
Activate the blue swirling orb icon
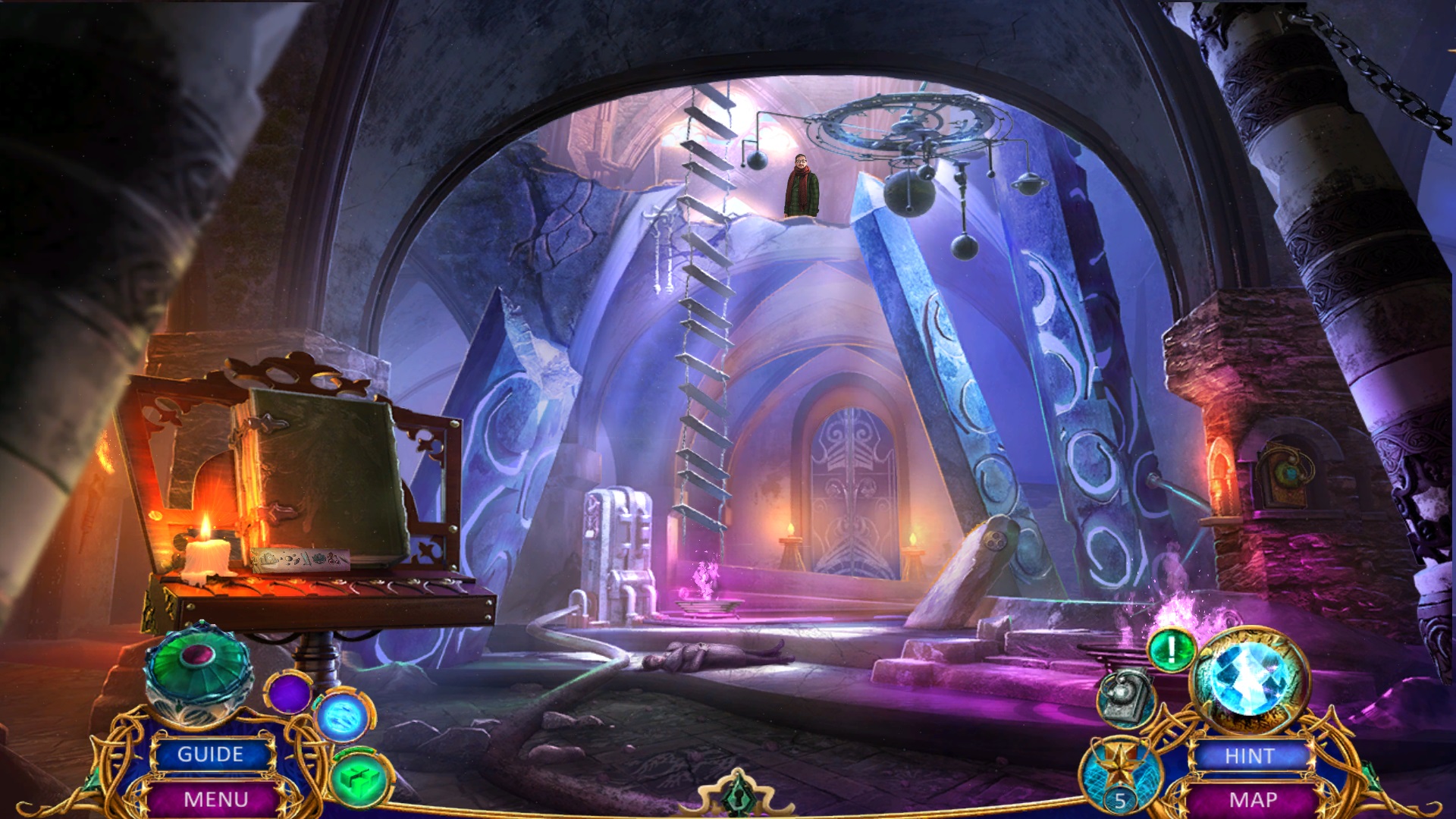(x=343, y=716)
